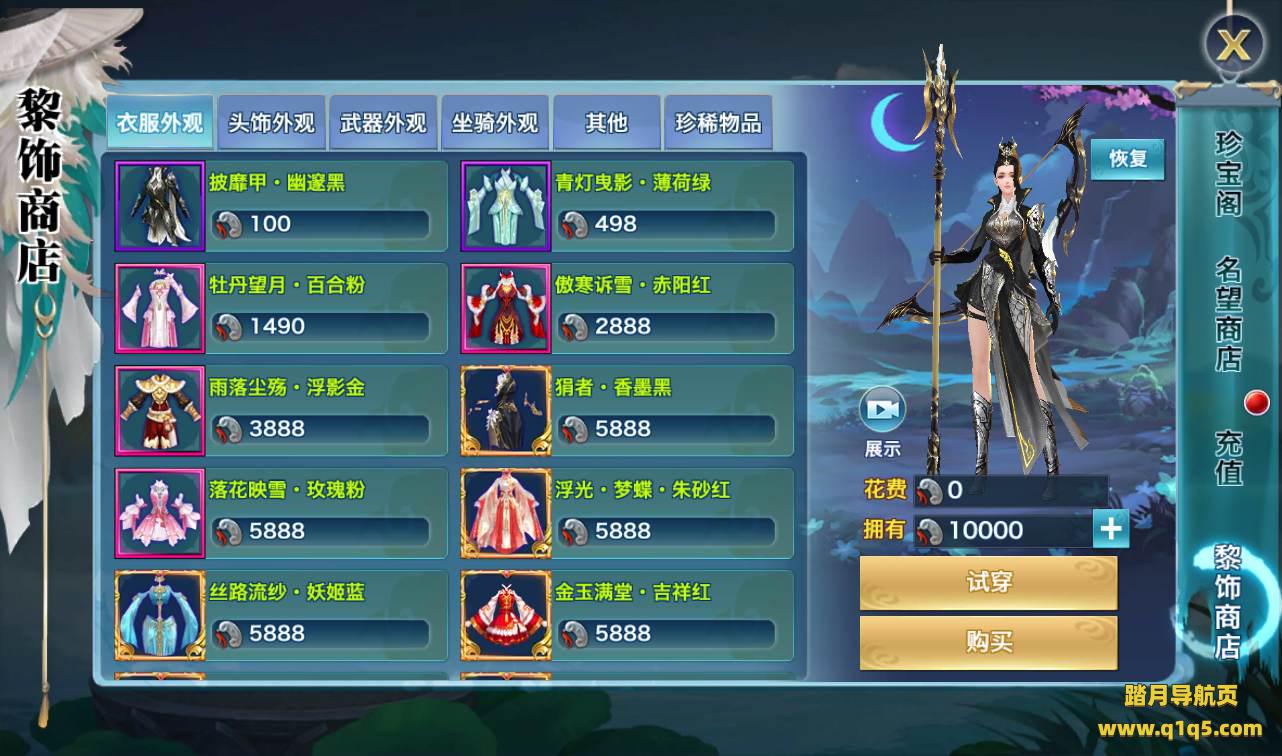Show the 其他 category
The height and width of the screenshot is (756, 1282).
(607, 123)
